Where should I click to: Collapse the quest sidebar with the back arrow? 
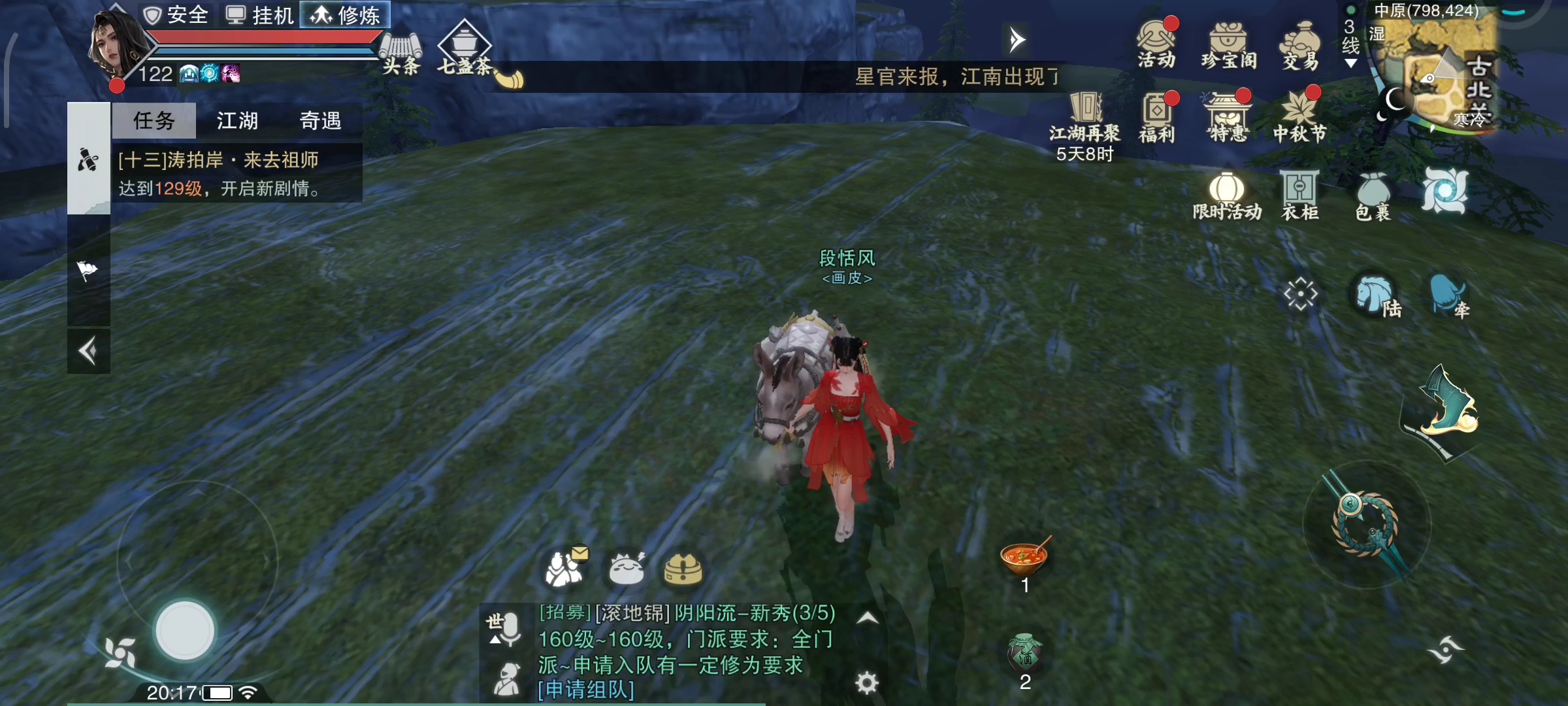[x=89, y=351]
